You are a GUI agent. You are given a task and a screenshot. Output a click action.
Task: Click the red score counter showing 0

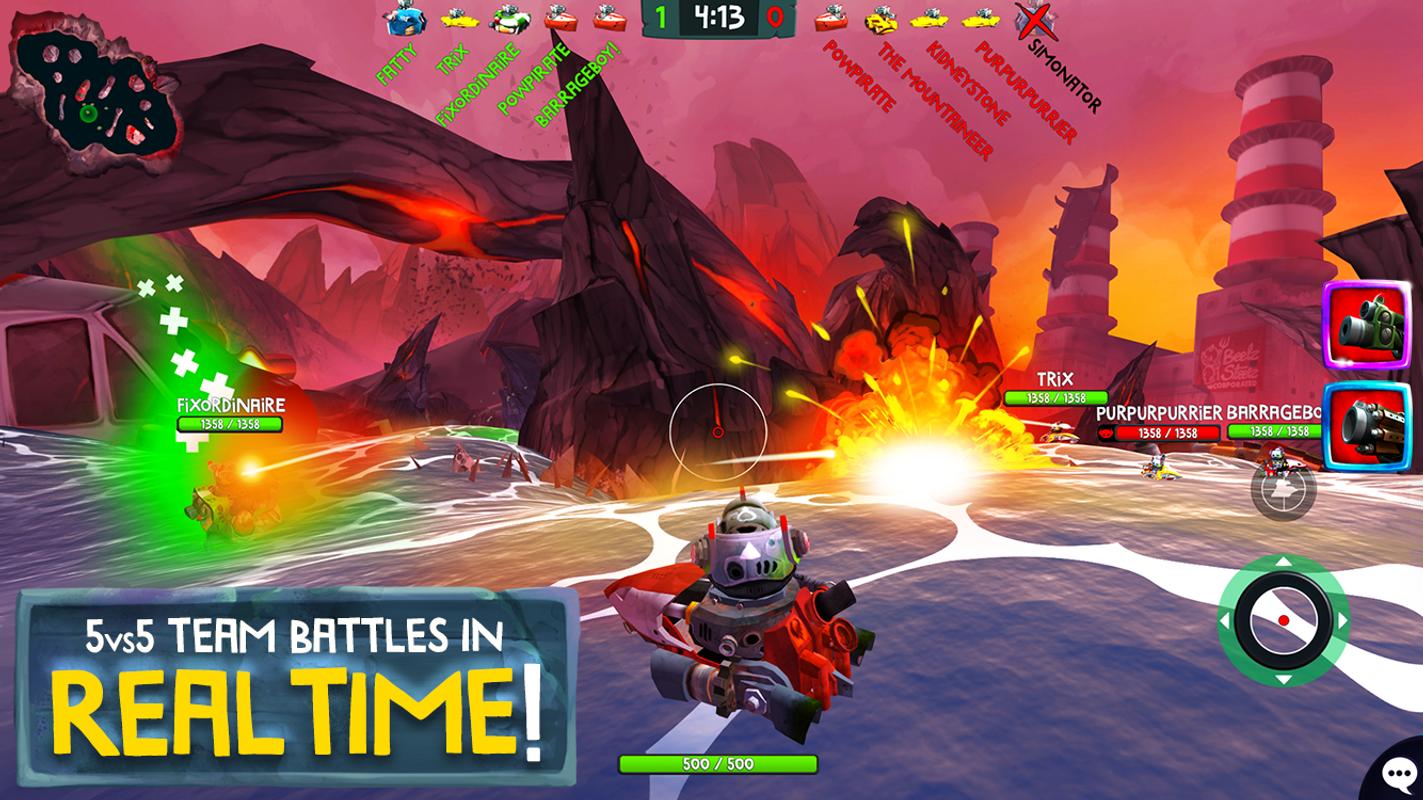tap(774, 17)
